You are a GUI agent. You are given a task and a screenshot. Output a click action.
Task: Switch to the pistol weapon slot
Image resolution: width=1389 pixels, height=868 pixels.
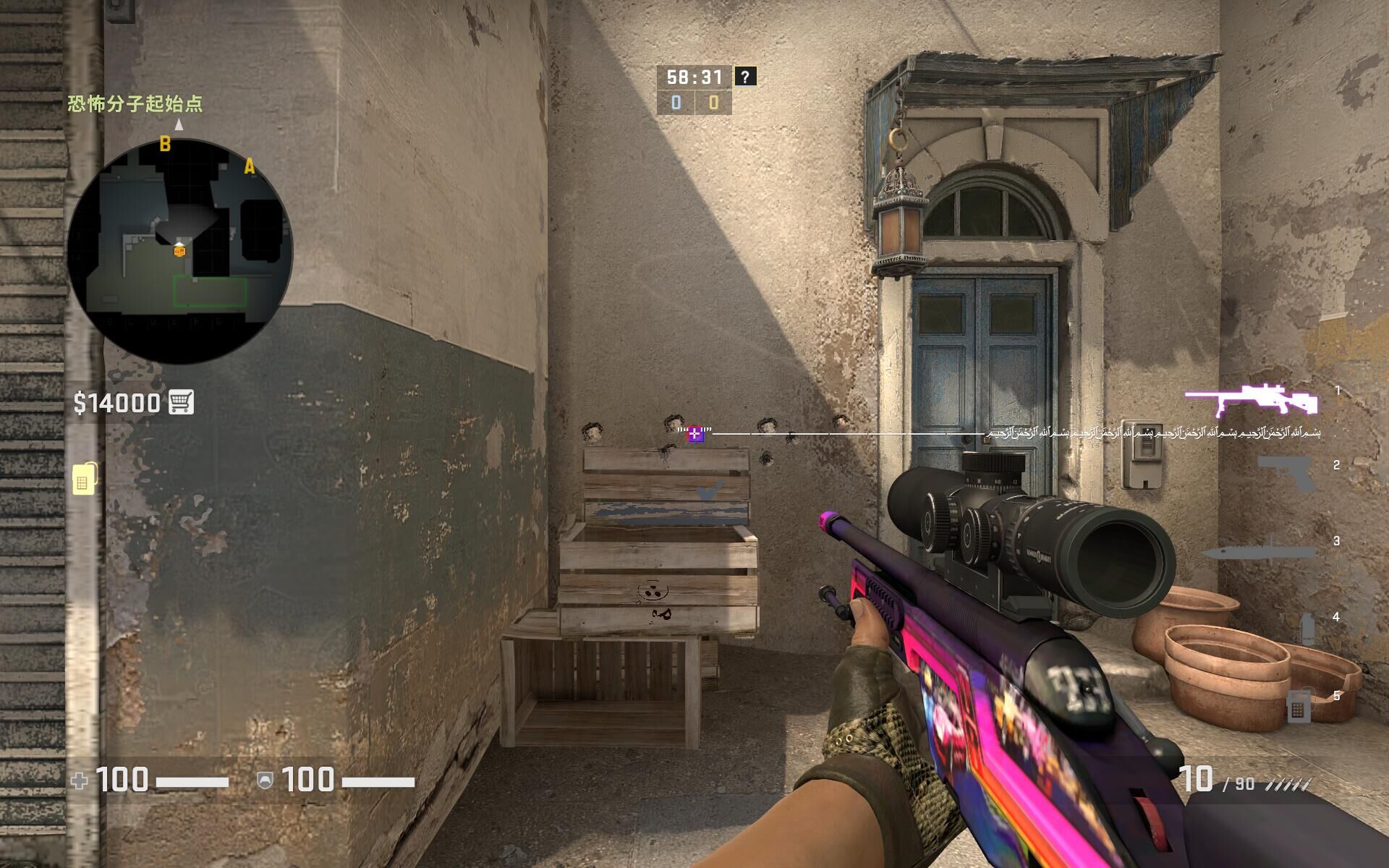pos(1286,473)
